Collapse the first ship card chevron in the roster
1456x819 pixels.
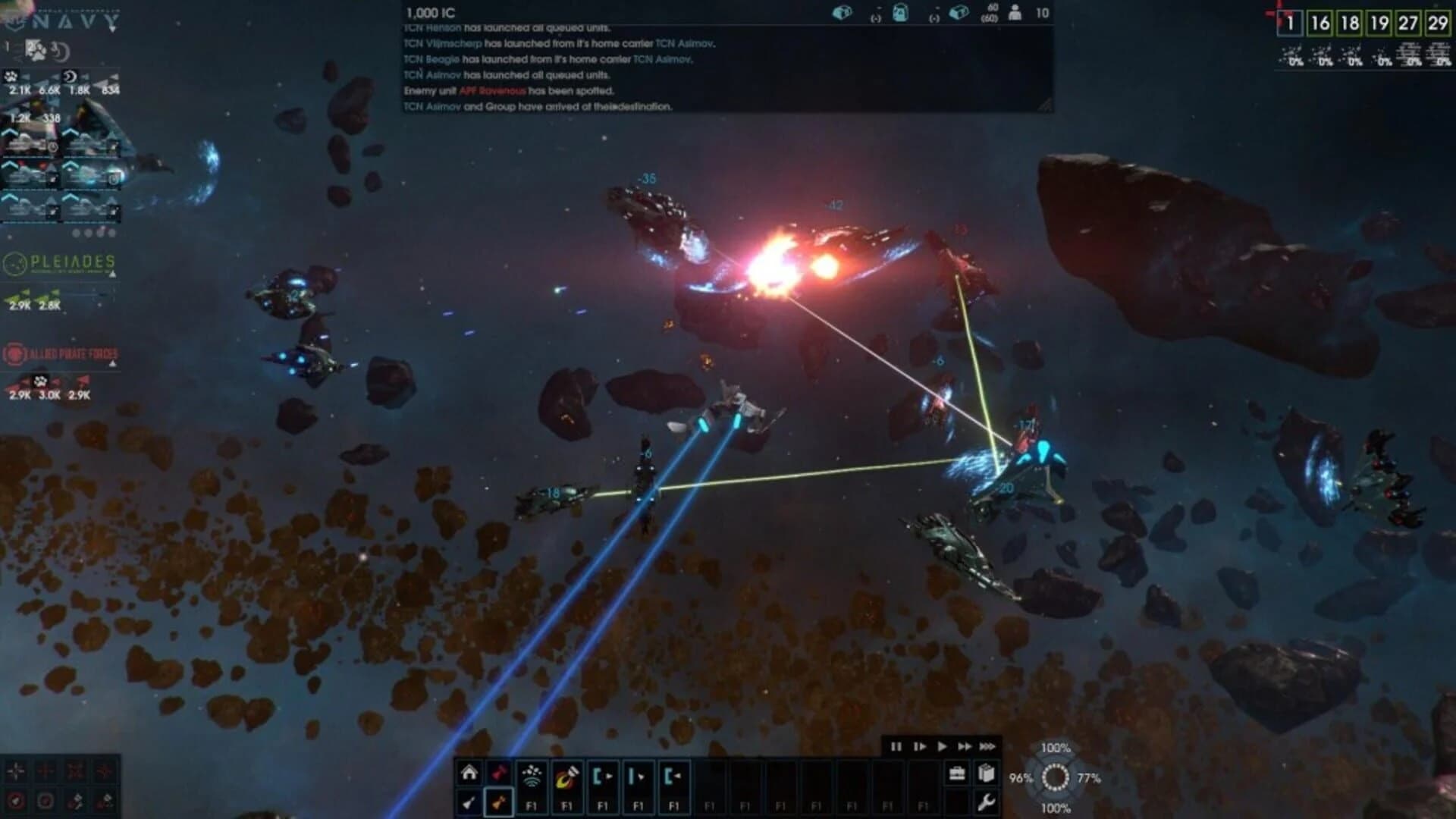(9, 133)
